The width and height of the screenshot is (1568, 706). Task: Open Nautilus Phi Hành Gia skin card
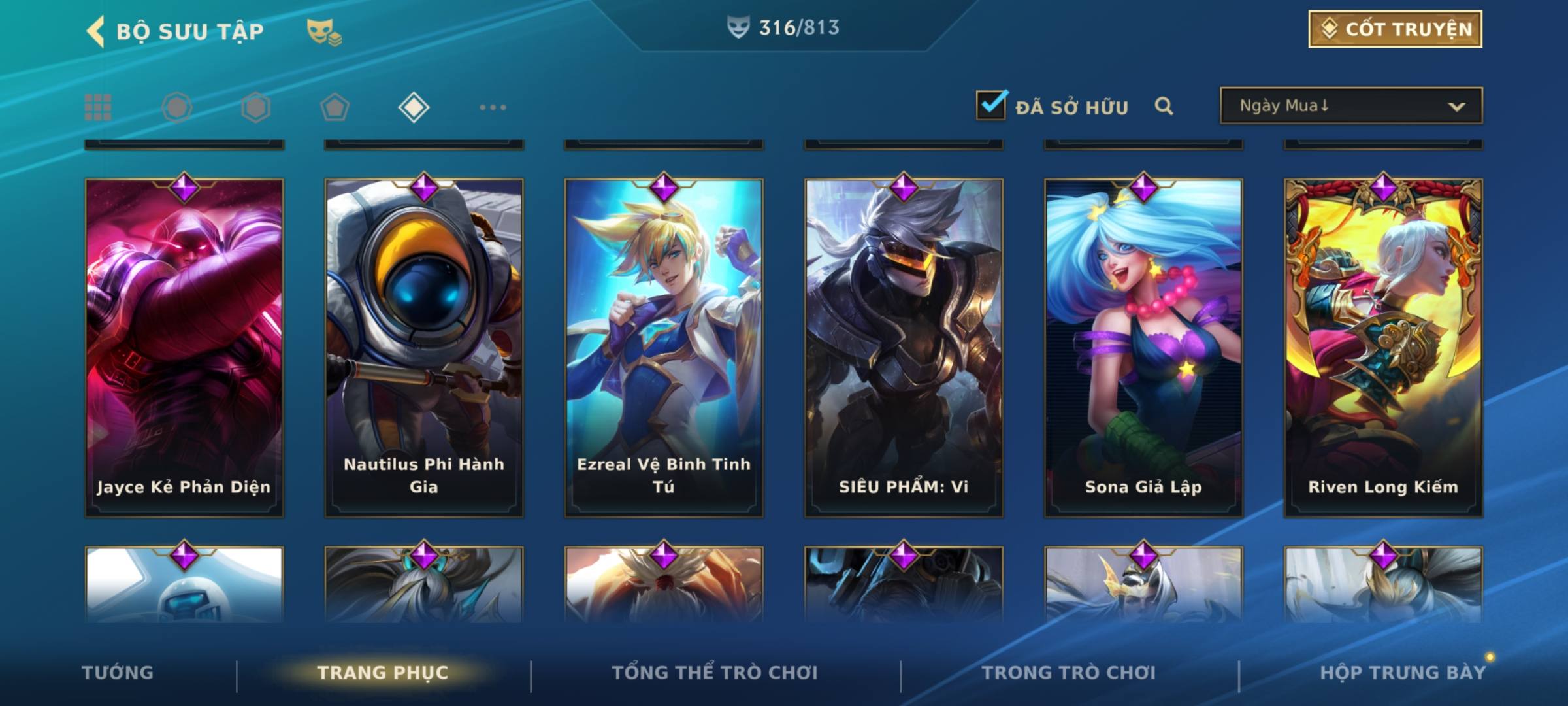pyautogui.click(x=424, y=346)
